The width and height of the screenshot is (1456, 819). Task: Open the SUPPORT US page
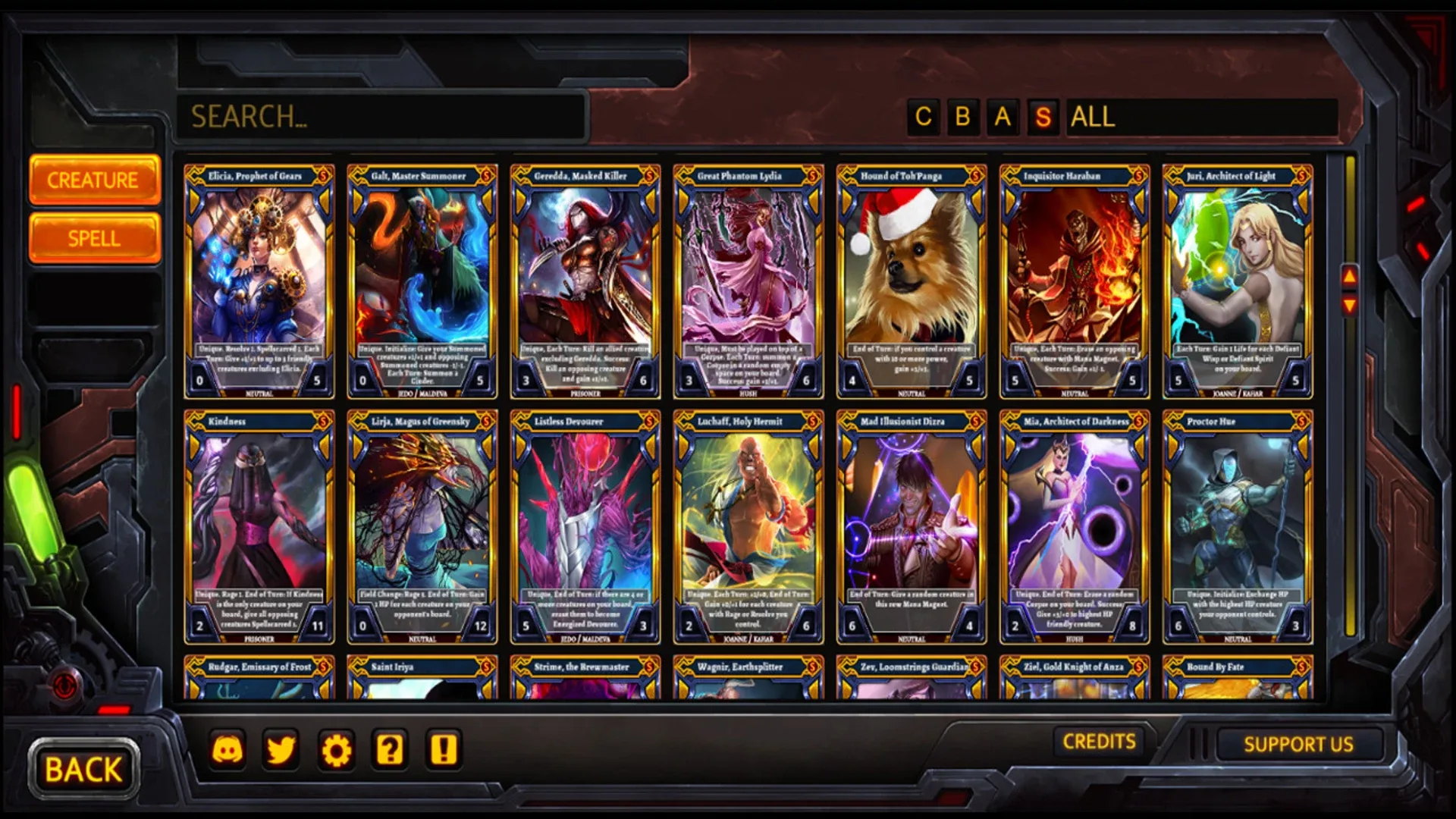click(x=1298, y=744)
